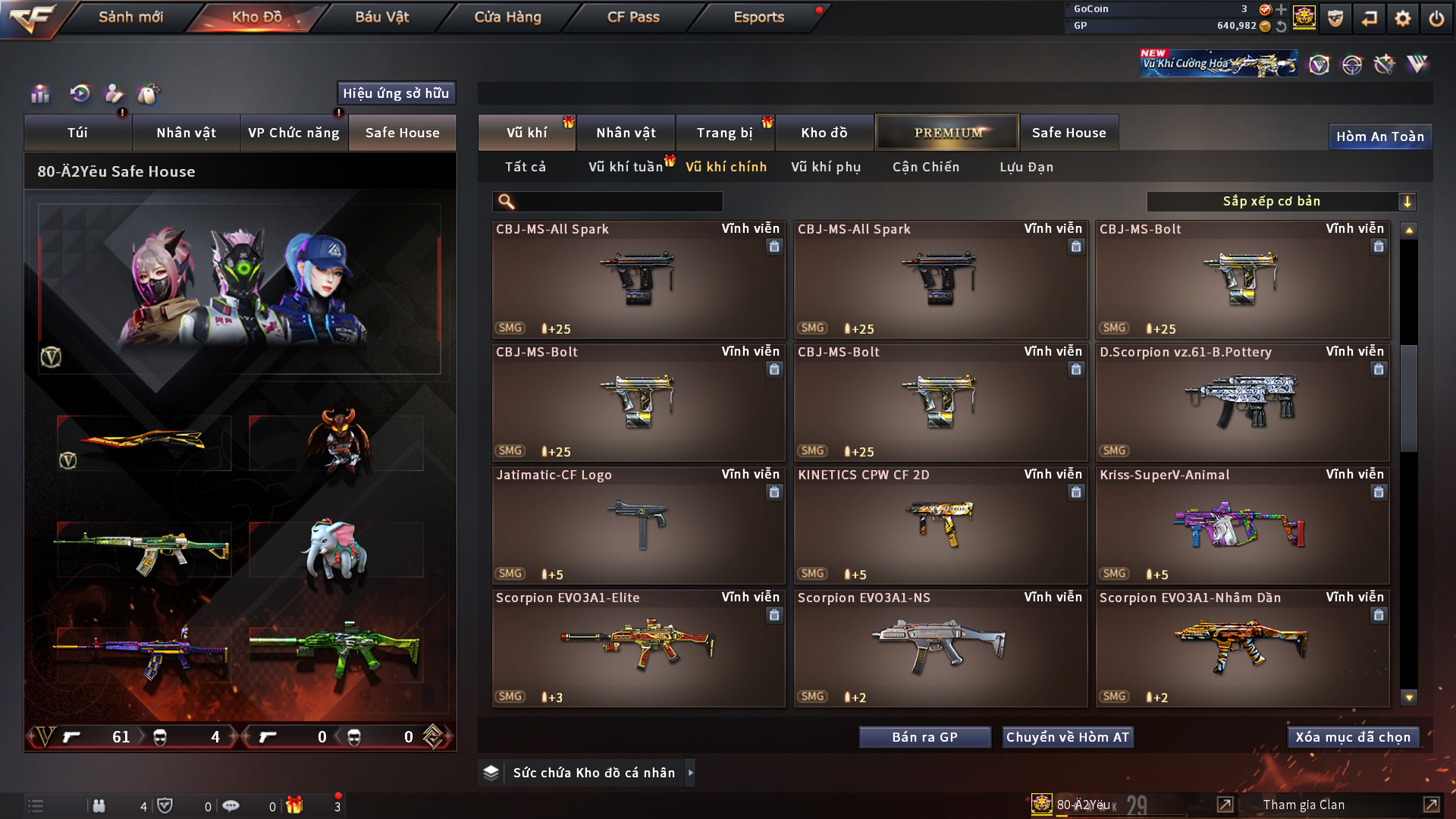Choose the D.Scorpion vz.61-B.Pottery weapon
Screen dimensions: 1456x819
click(1242, 402)
